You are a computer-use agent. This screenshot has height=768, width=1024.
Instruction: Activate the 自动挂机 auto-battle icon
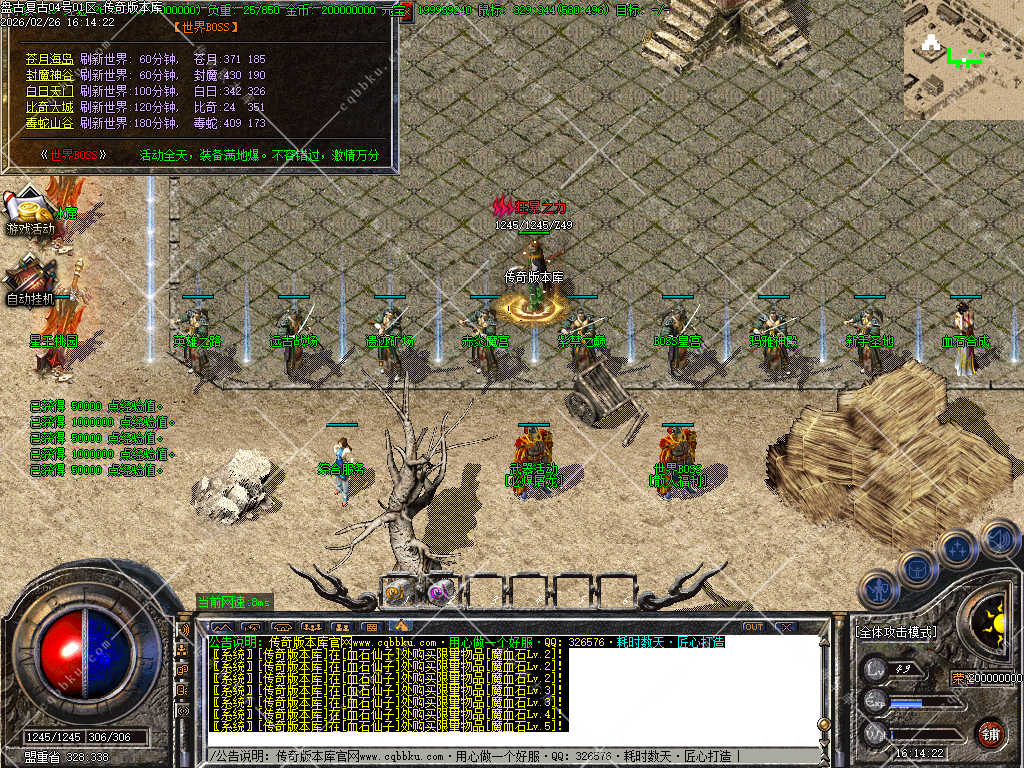click(x=31, y=278)
